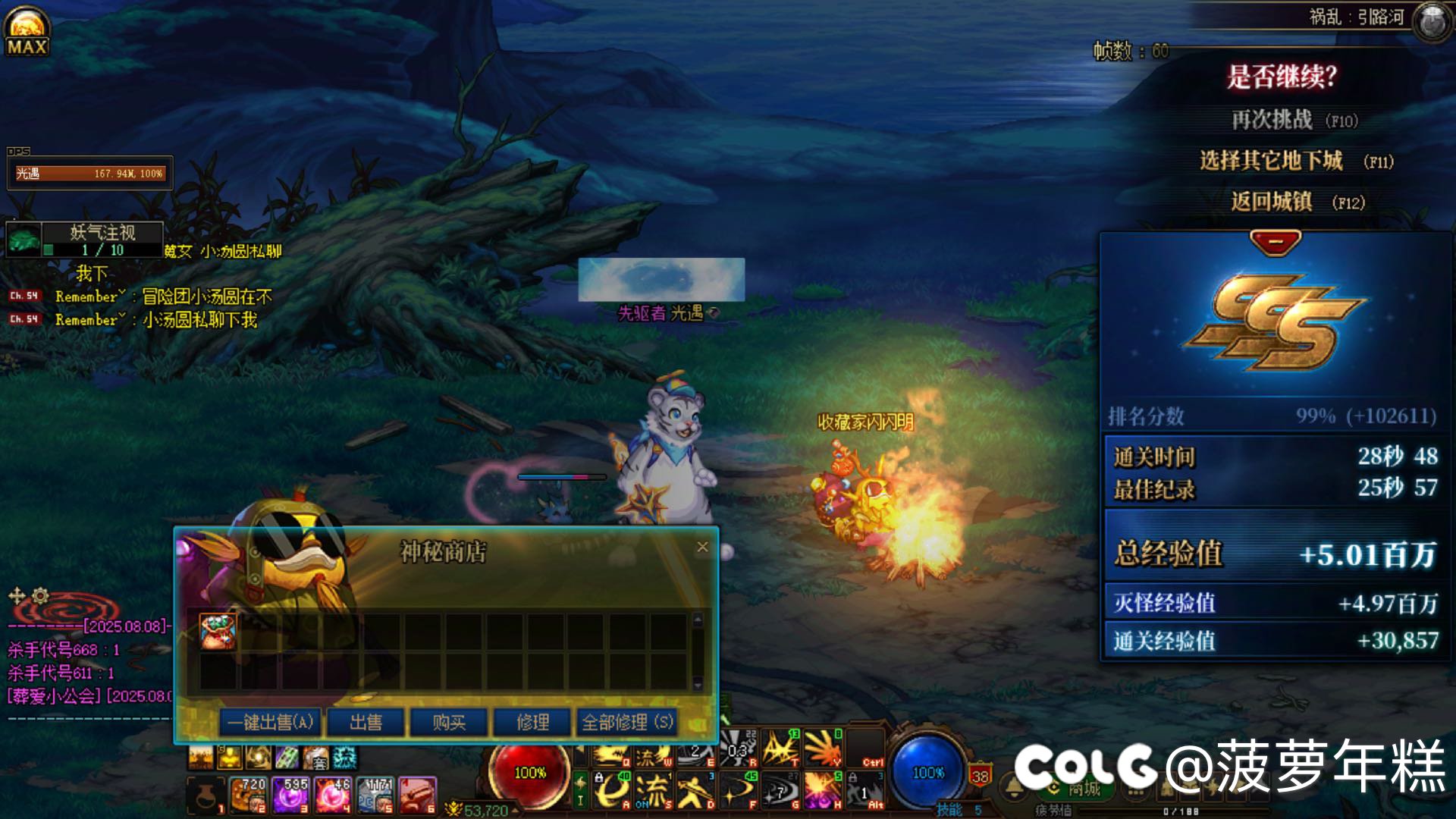
Task: Activate the skill bound to the F key
Action: pos(739,790)
